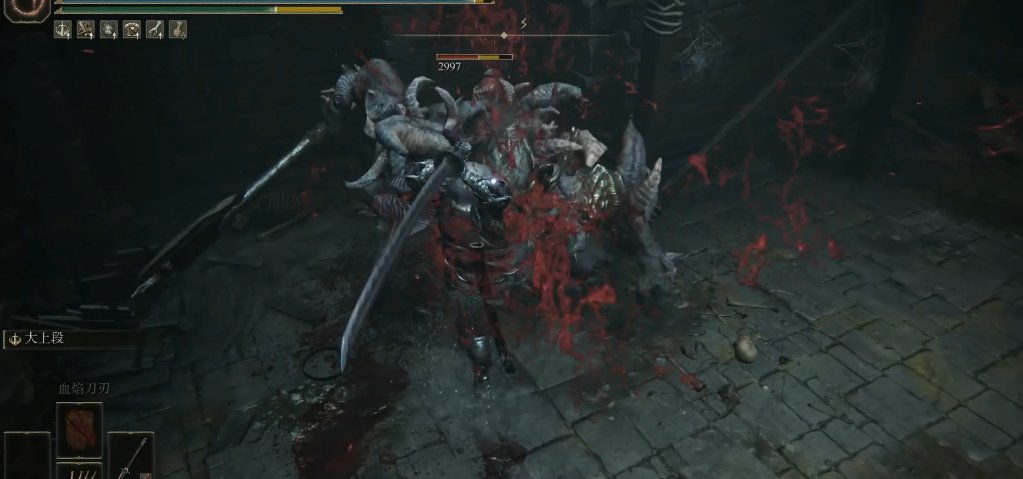This screenshot has width=1023, height=479.
Task: Select the claw item quick slot
Action: click(x=79, y=471)
